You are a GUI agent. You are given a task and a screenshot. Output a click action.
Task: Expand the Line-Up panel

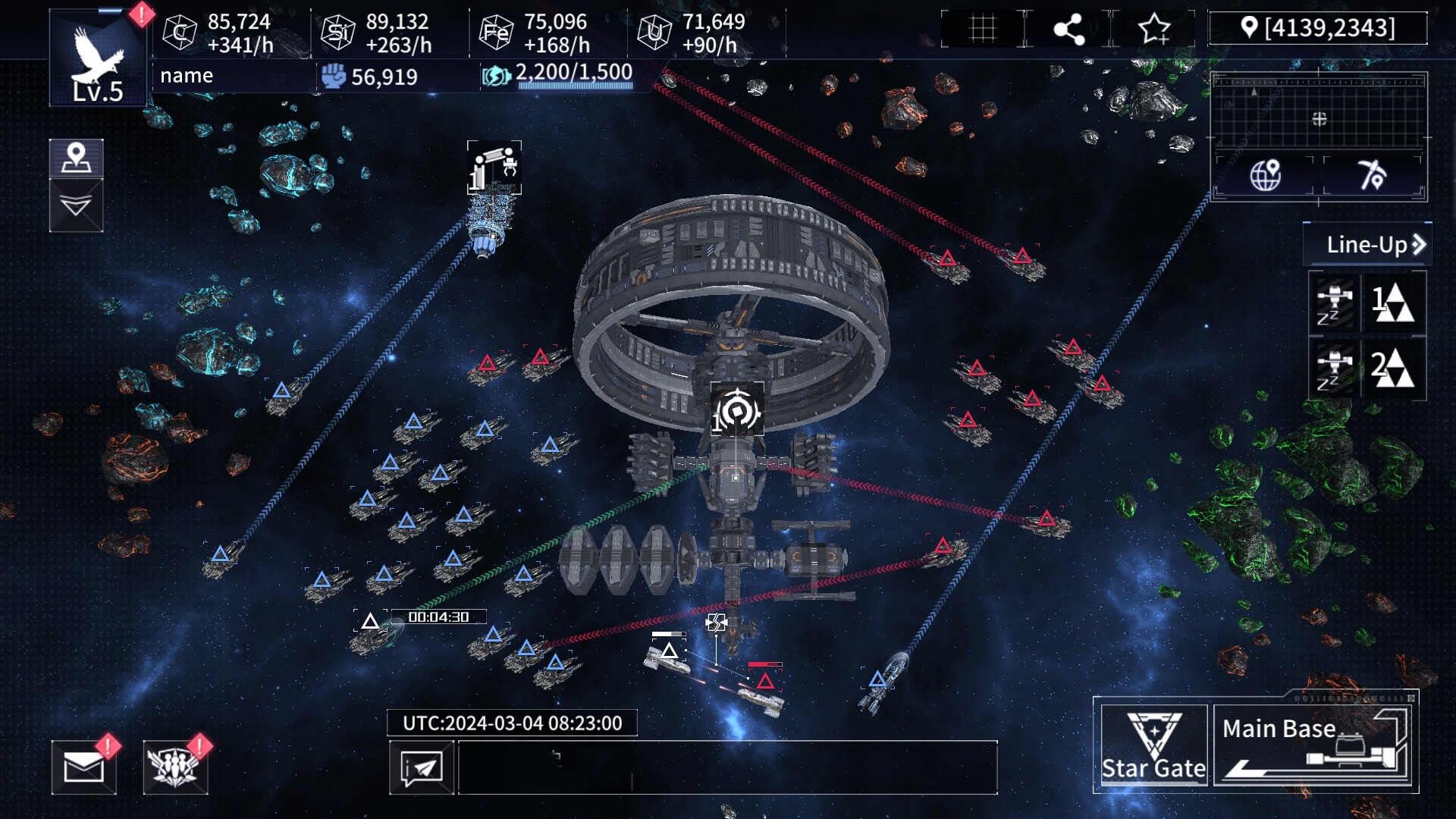[x=1366, y=245]
